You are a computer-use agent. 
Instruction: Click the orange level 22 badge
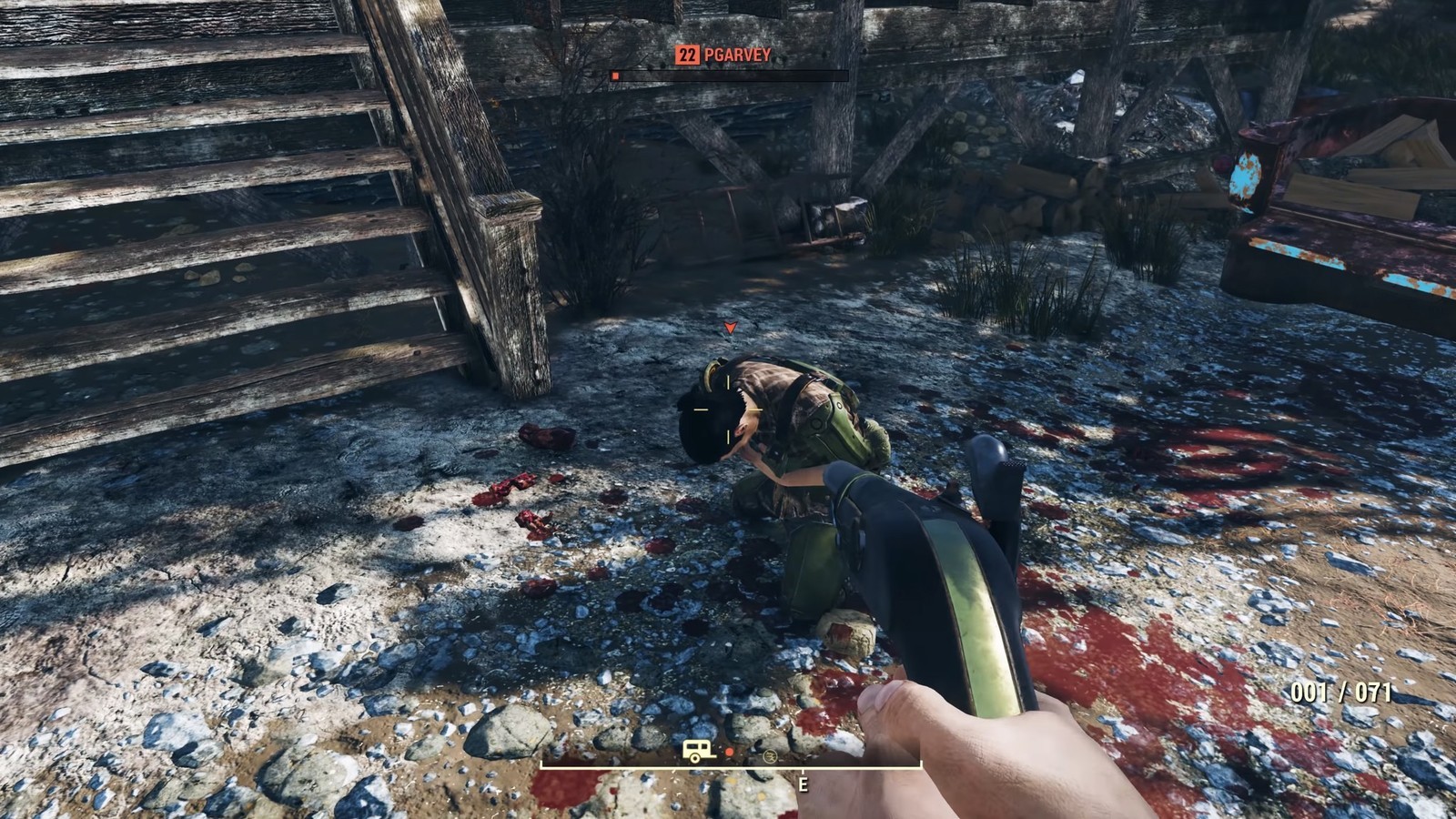pyautogui.click(x=687, y=55)
